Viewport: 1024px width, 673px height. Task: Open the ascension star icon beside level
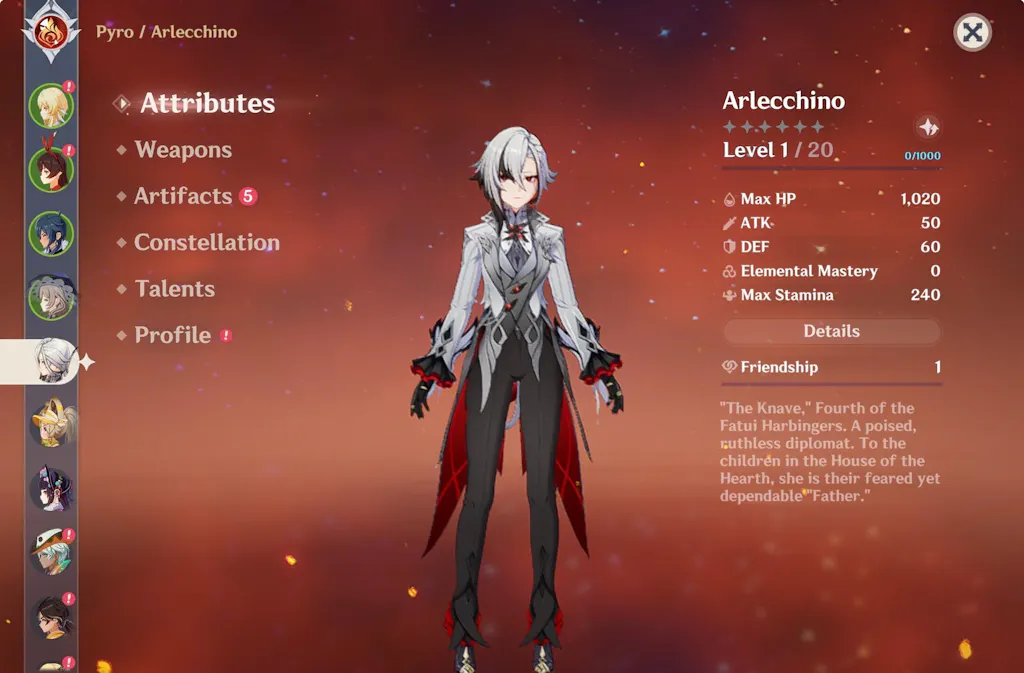[x=928, y=127]
